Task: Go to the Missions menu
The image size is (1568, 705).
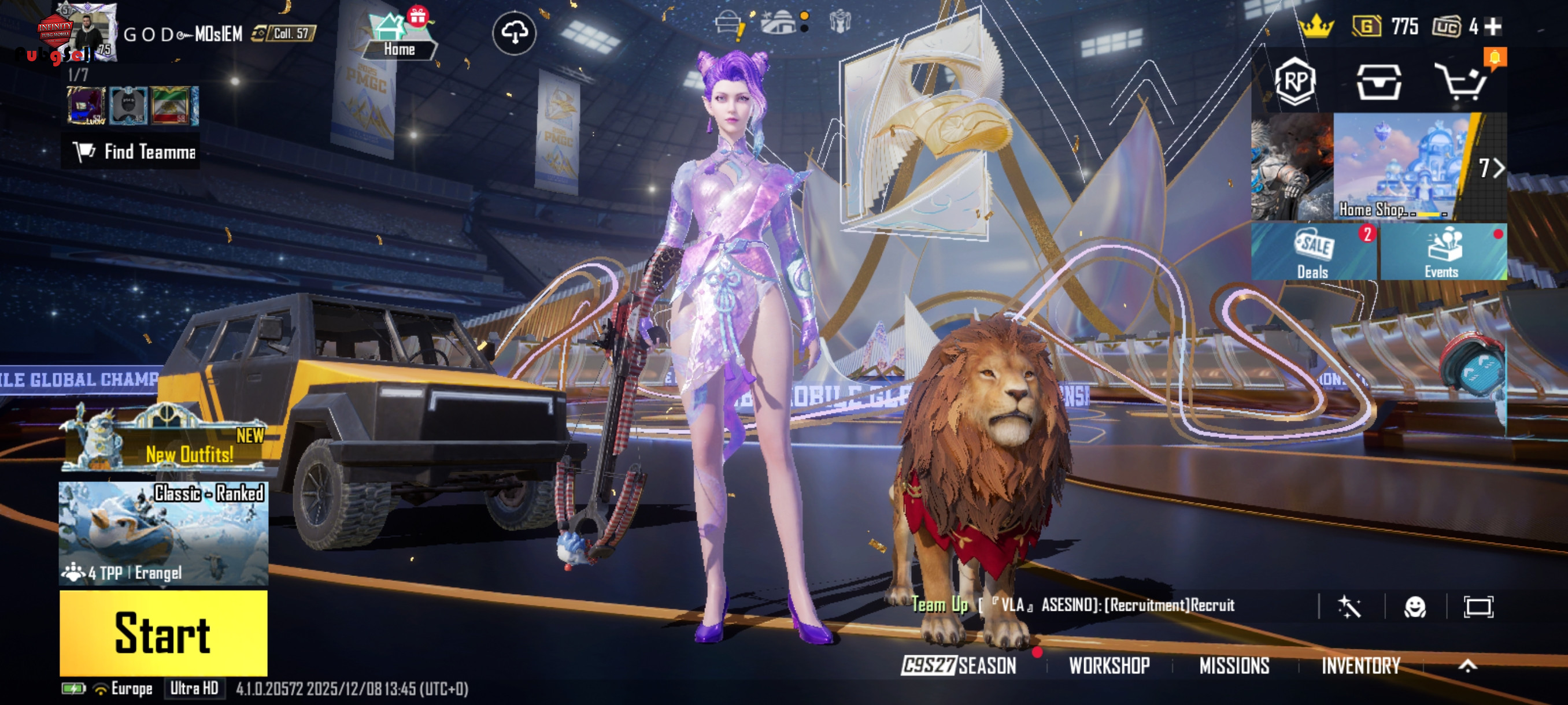Action: click(x=1234, y=666)
